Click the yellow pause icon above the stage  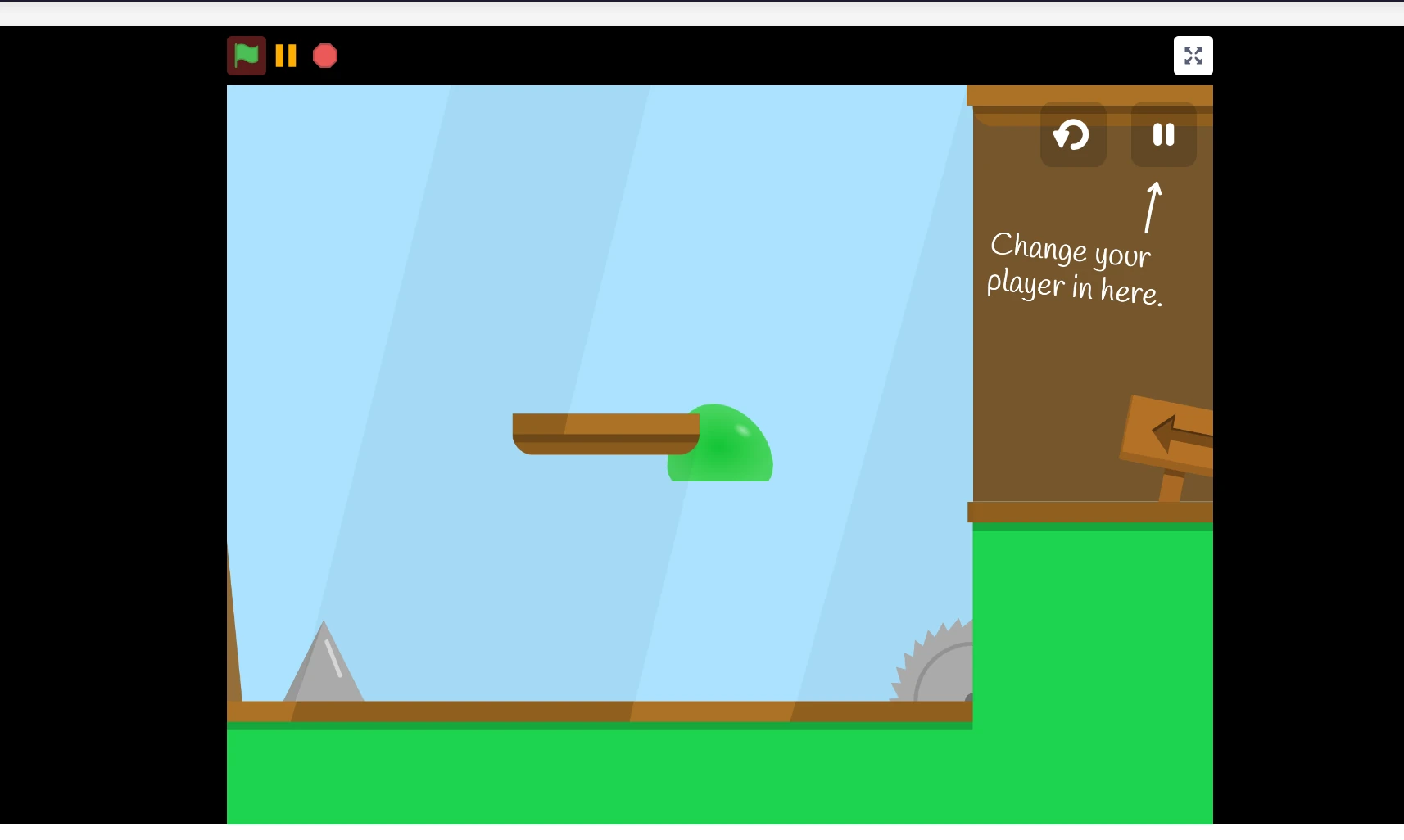pyautogui.click(x=285, y=56)
